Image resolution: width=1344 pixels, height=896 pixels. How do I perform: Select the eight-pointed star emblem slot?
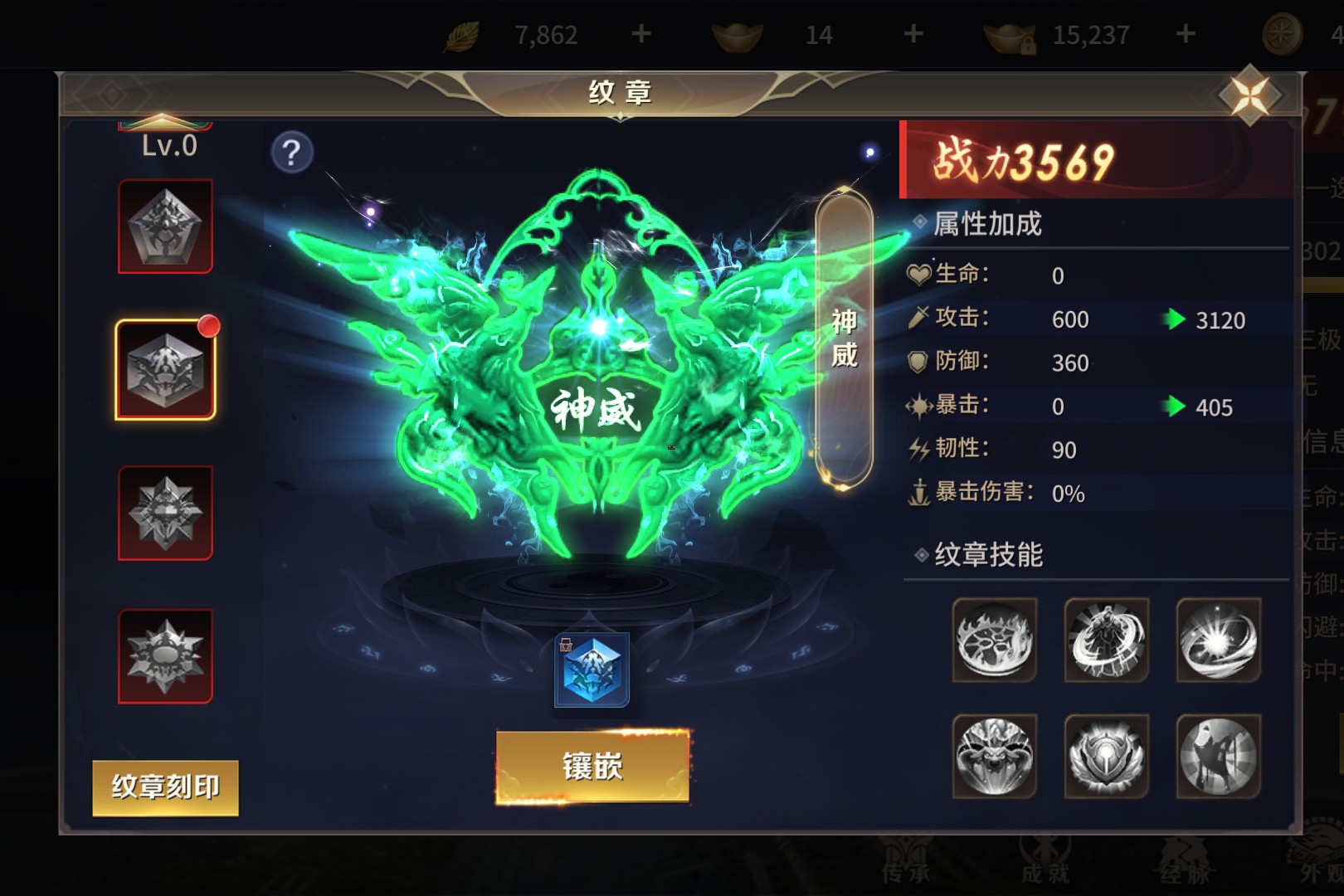[x=166, y=514]
